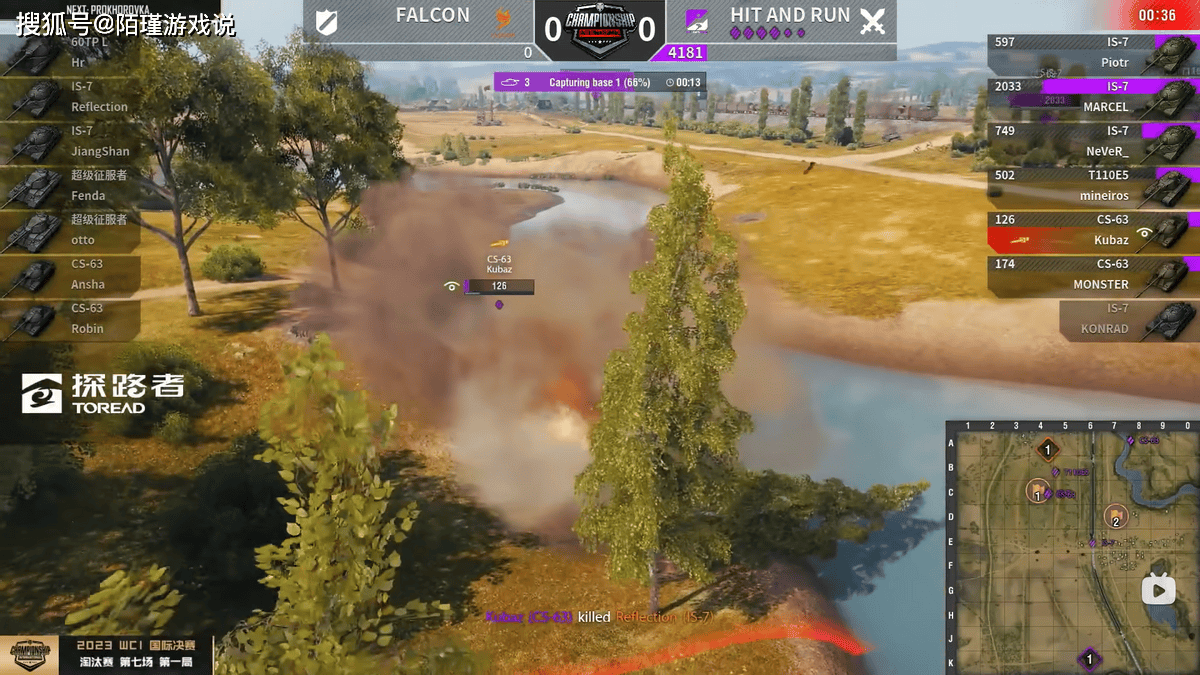Click base flag 1 on the minimap

tap(1038, 491)
